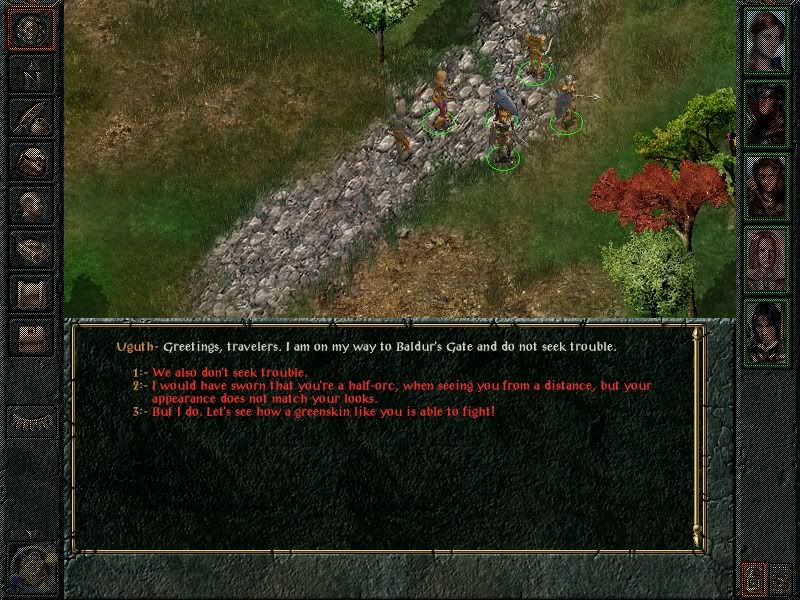The width and height of the screenshot is (800, 600).
Task: Show the character record sheet
Action: click(x=31, y=204)
